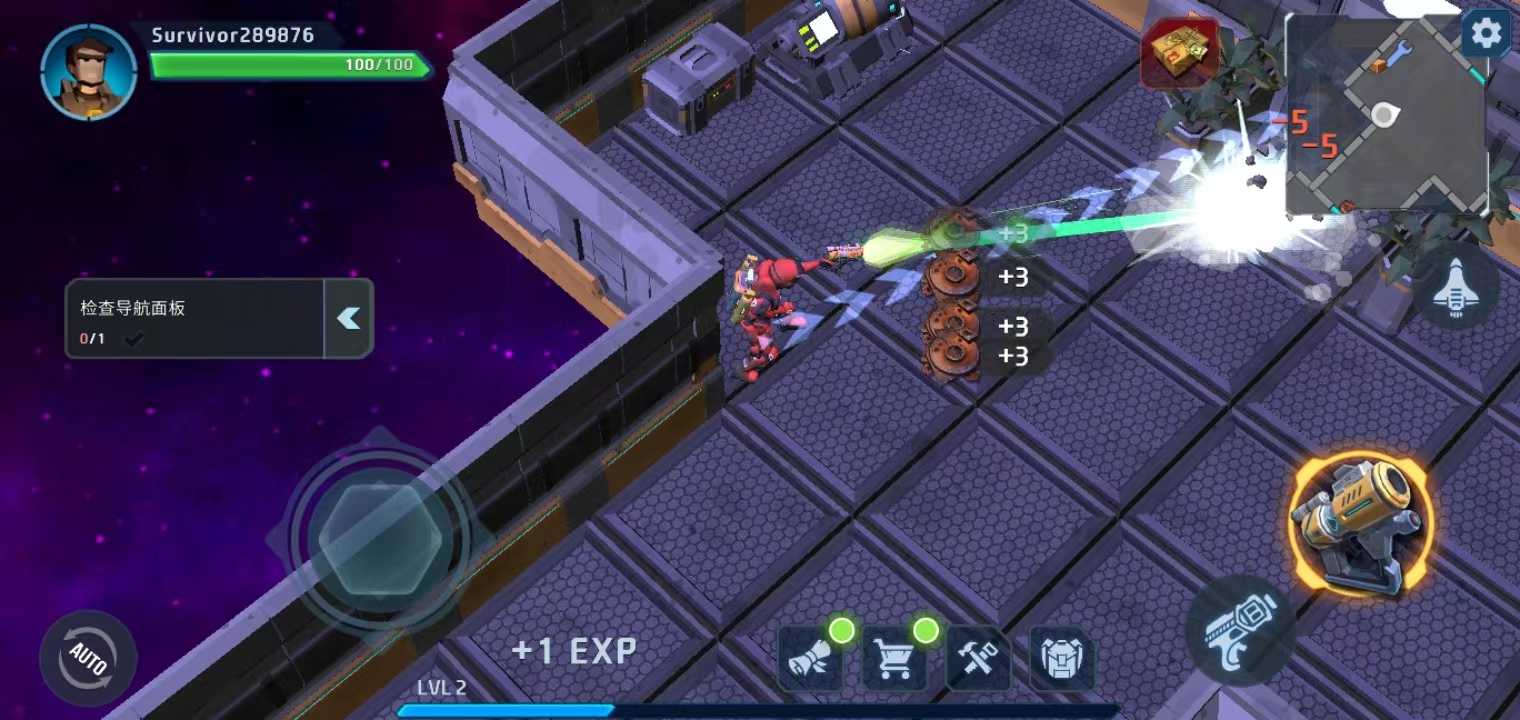Open the backpack inventory

coord(1061,659)
